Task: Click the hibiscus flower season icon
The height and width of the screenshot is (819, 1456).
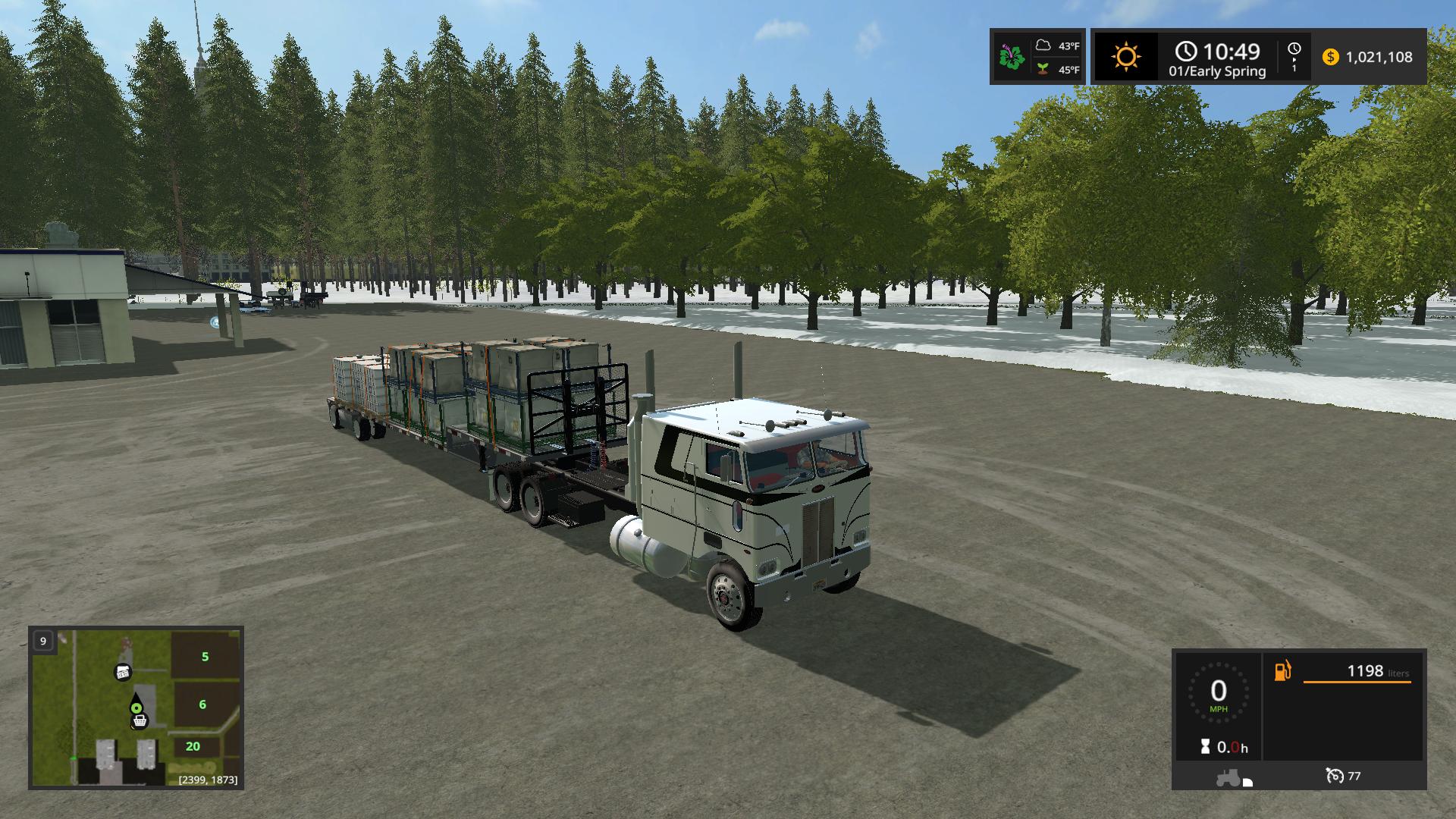Action: (1012, 57)
